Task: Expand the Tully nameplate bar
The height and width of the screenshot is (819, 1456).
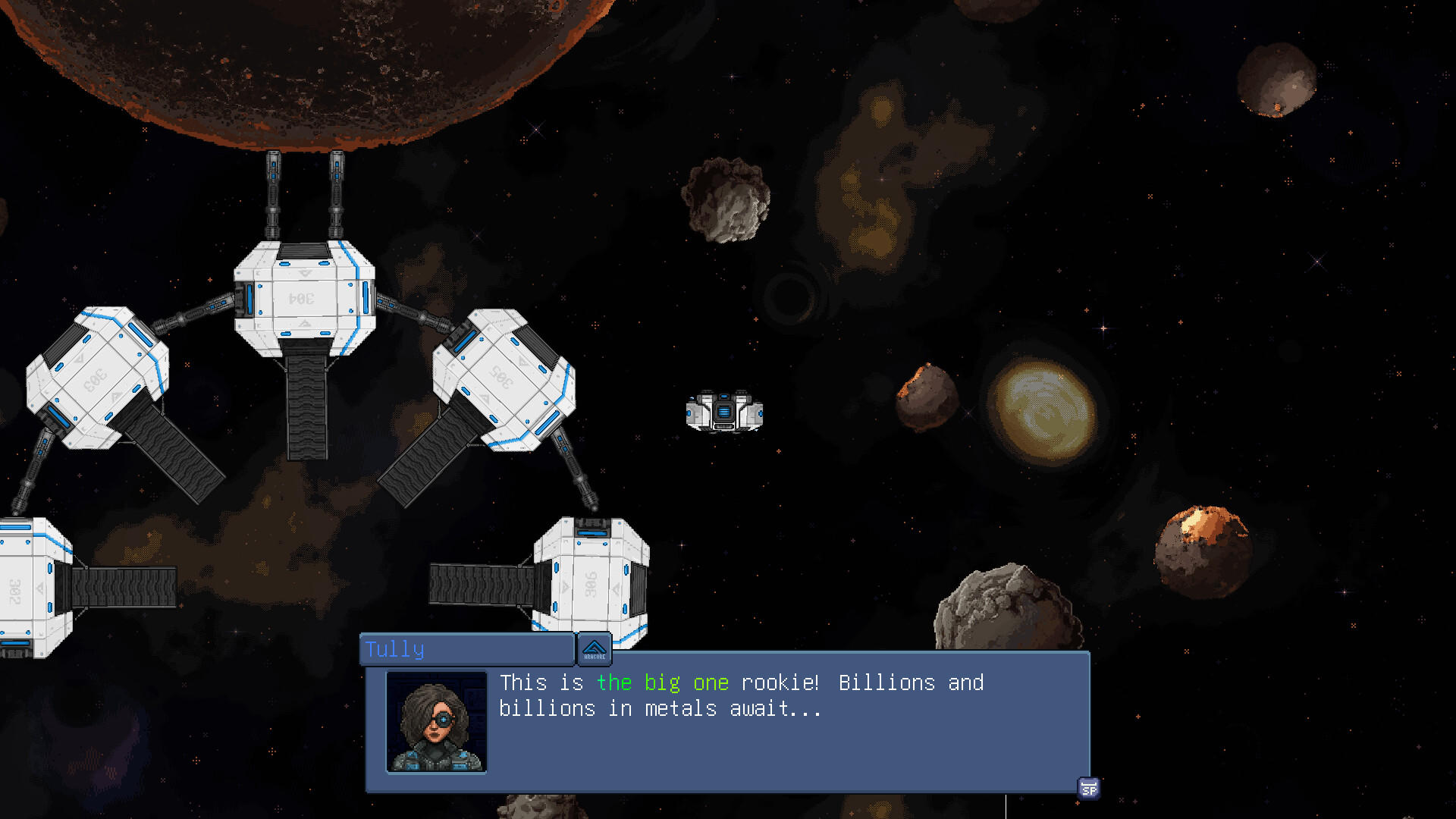Action: [466, 648]
